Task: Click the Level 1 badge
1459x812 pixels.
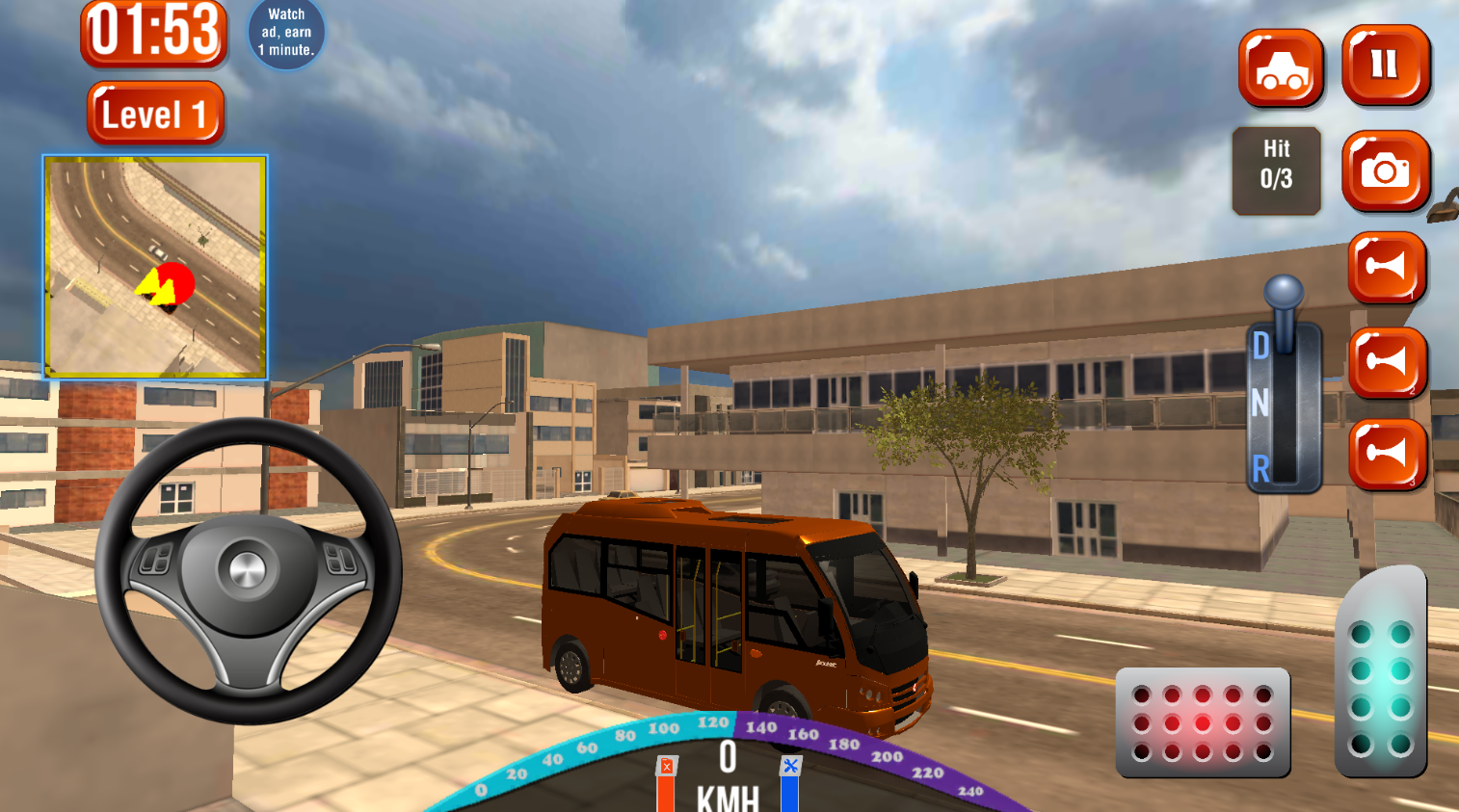Action: coord(154,113)
